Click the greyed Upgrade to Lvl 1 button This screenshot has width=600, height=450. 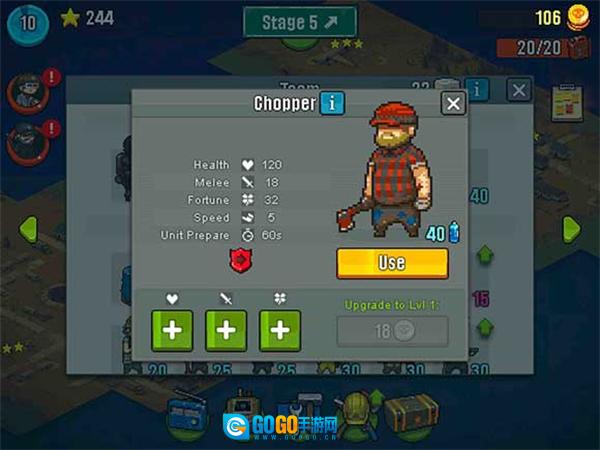[x=392, y=331]
